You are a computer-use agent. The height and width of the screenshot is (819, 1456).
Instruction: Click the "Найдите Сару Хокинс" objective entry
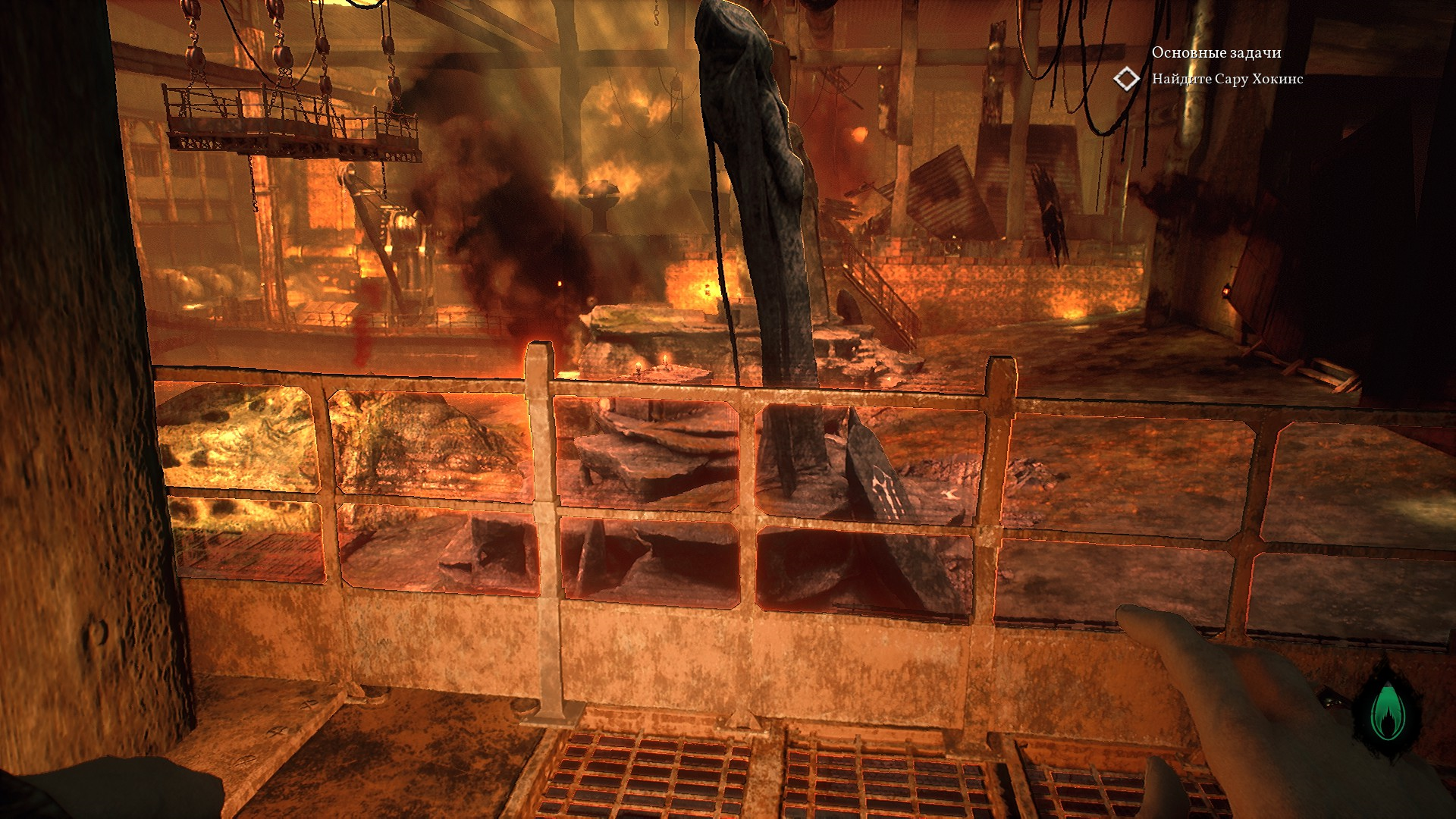pyautogui.click(x=1227, y=79)
